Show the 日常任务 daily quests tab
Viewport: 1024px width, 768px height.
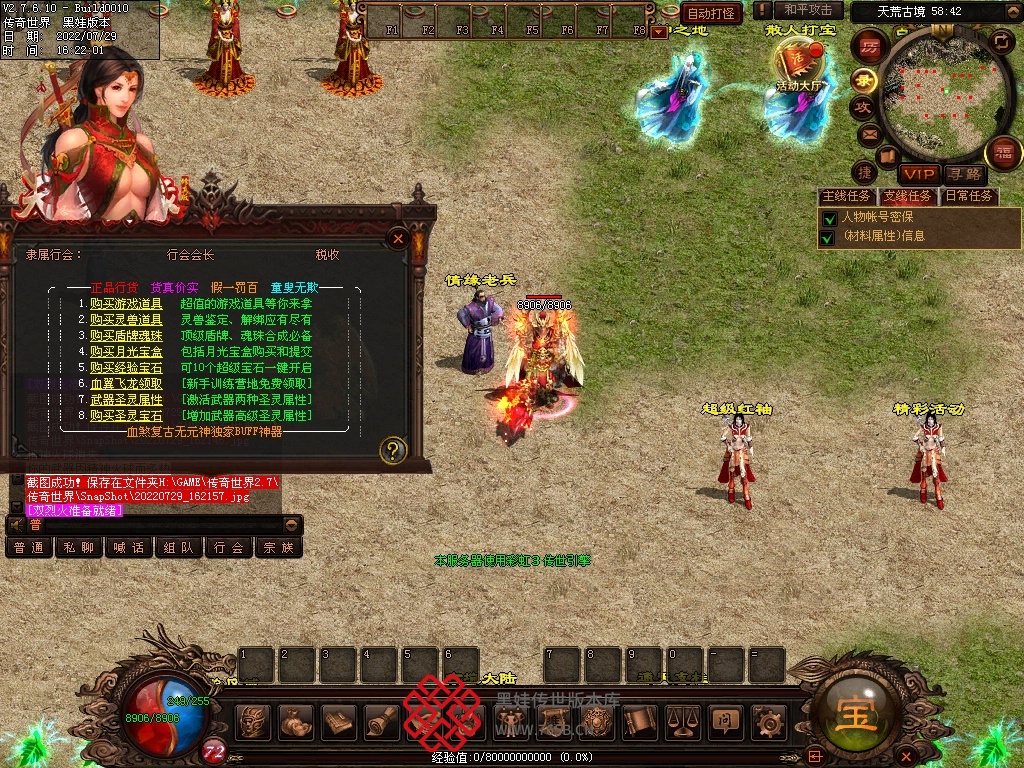969,196
